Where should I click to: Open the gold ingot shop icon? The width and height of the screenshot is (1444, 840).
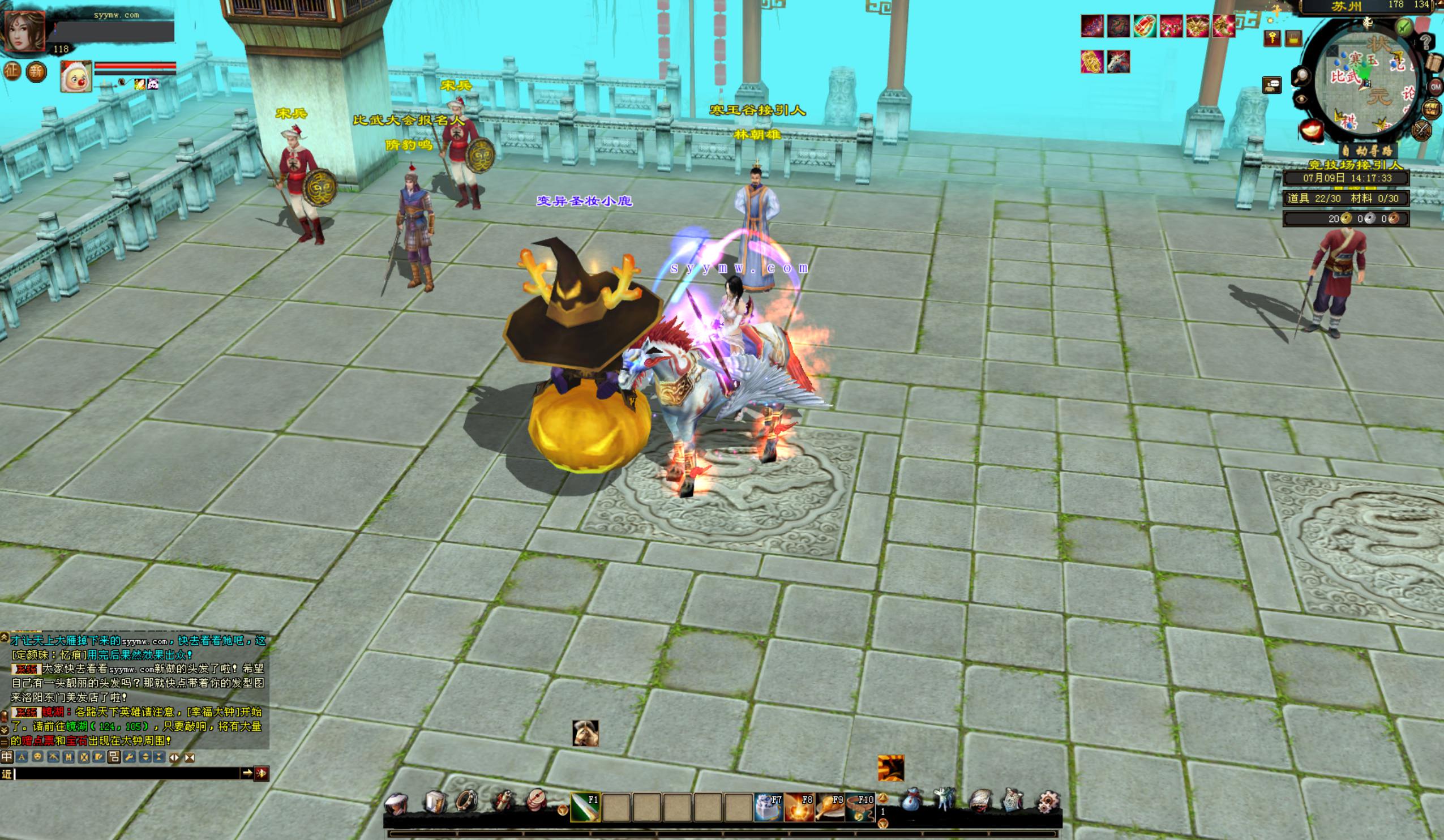click(1311, 130)
